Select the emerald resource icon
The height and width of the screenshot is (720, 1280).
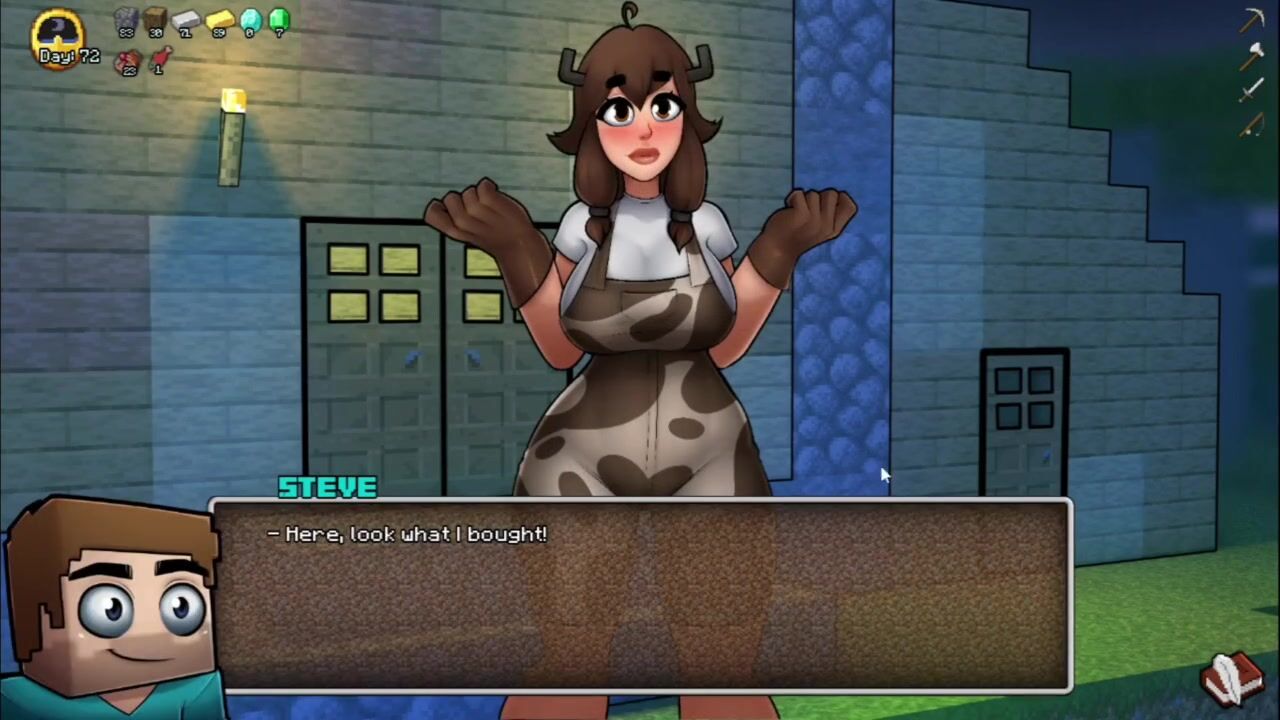[x=279, y=19]
